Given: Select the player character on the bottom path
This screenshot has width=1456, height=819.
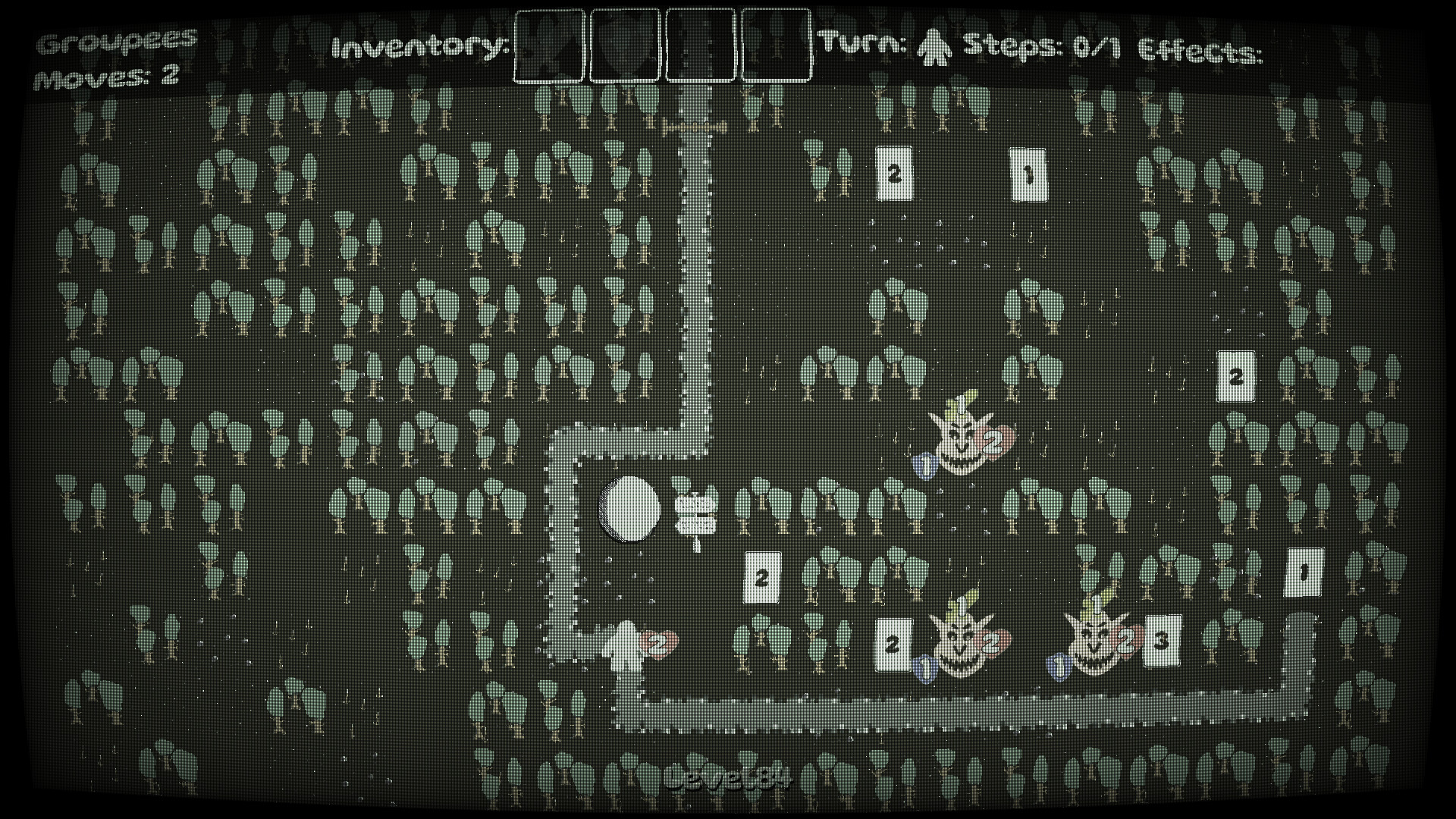Looking at the screenshot, I should [626, 649].
